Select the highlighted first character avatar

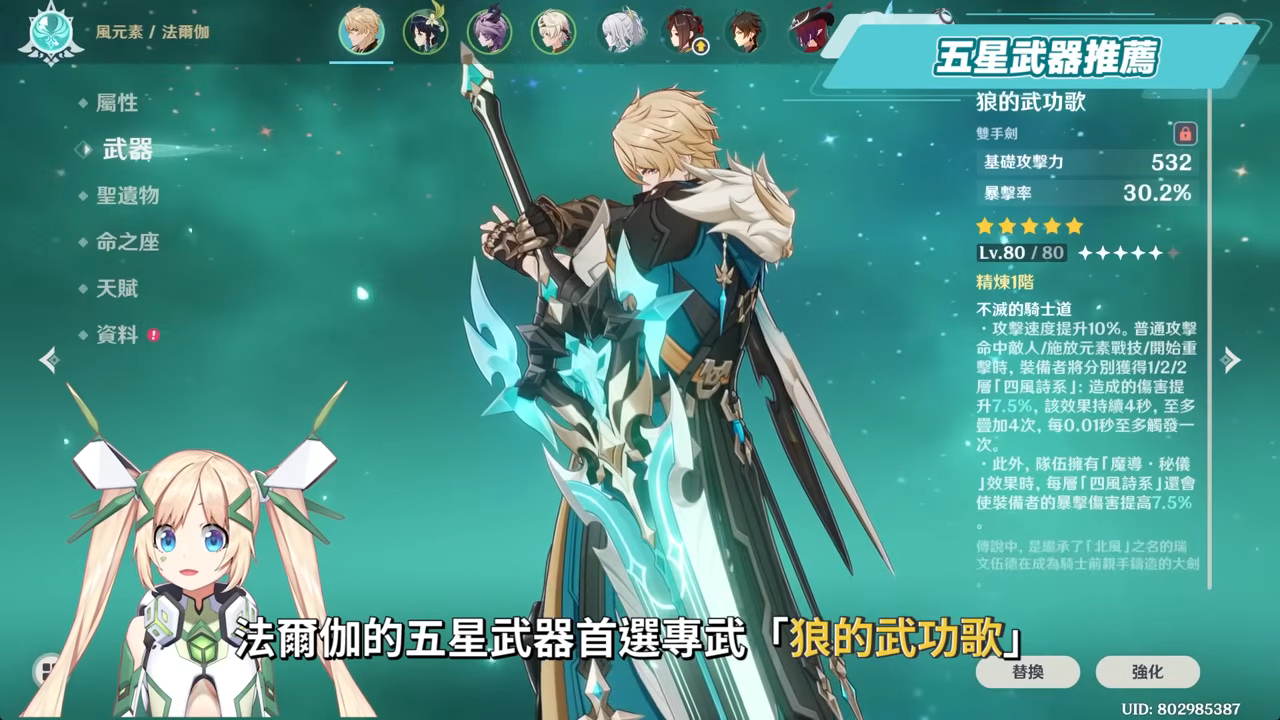pyautogui.click(x=361, y=32)
